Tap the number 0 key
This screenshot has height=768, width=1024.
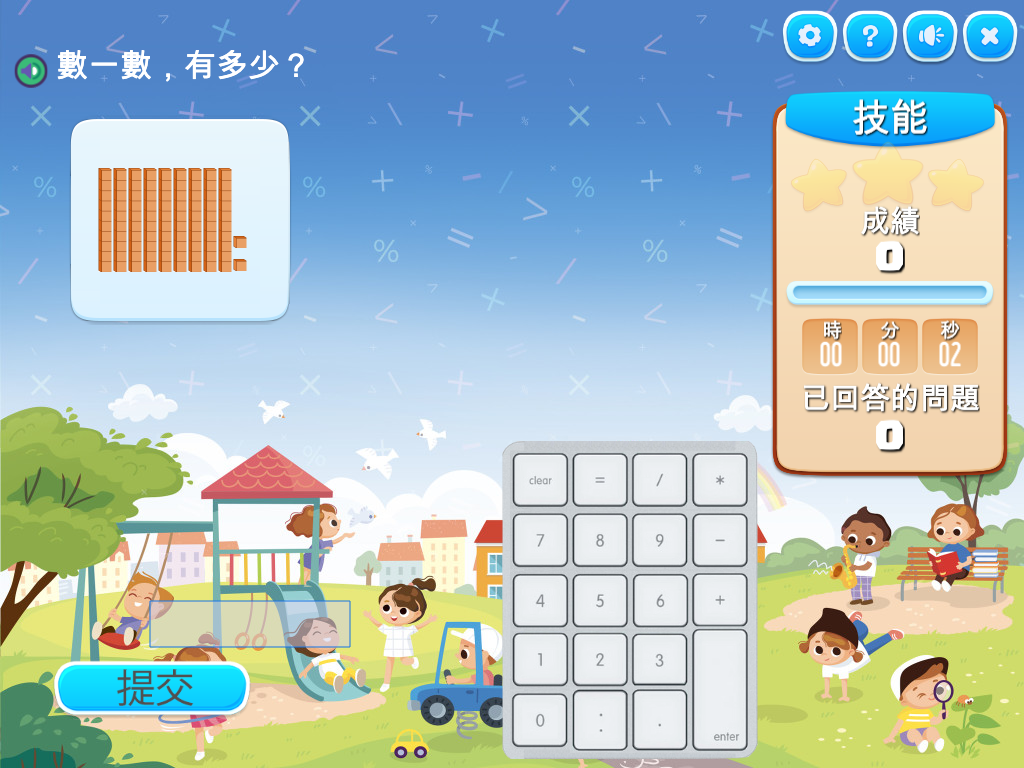click(540, 720)
